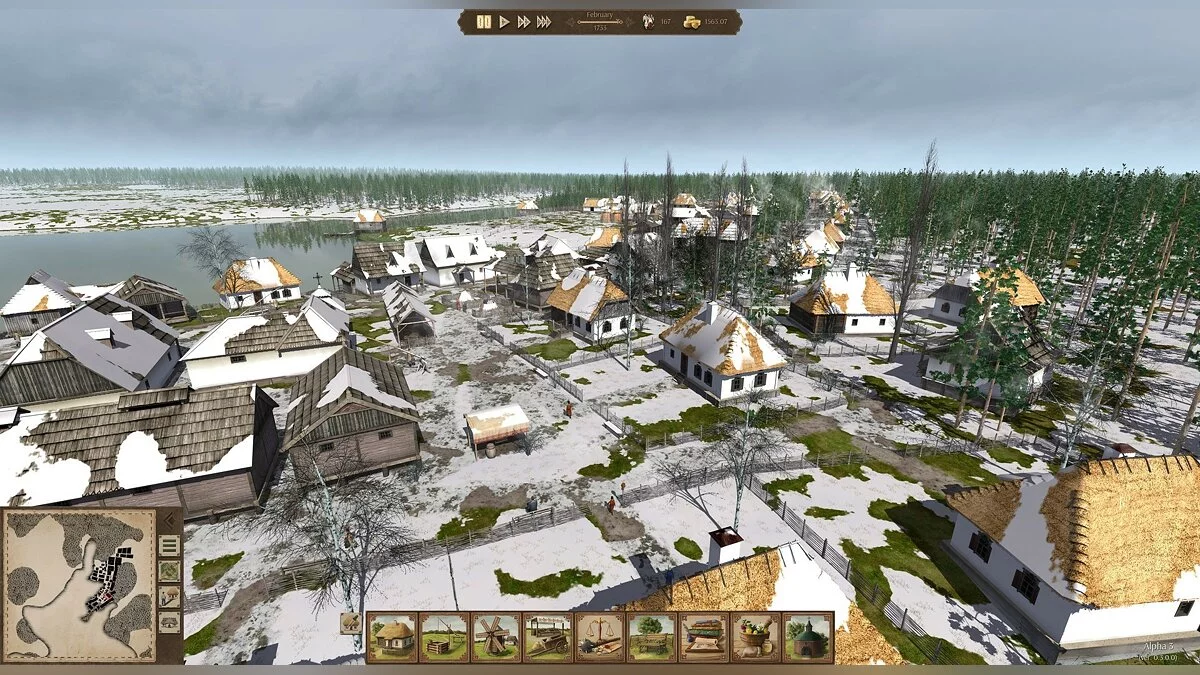Choose the windmill building category
The width and height of the screenshot is (1200, 675).
coord(496,637)
